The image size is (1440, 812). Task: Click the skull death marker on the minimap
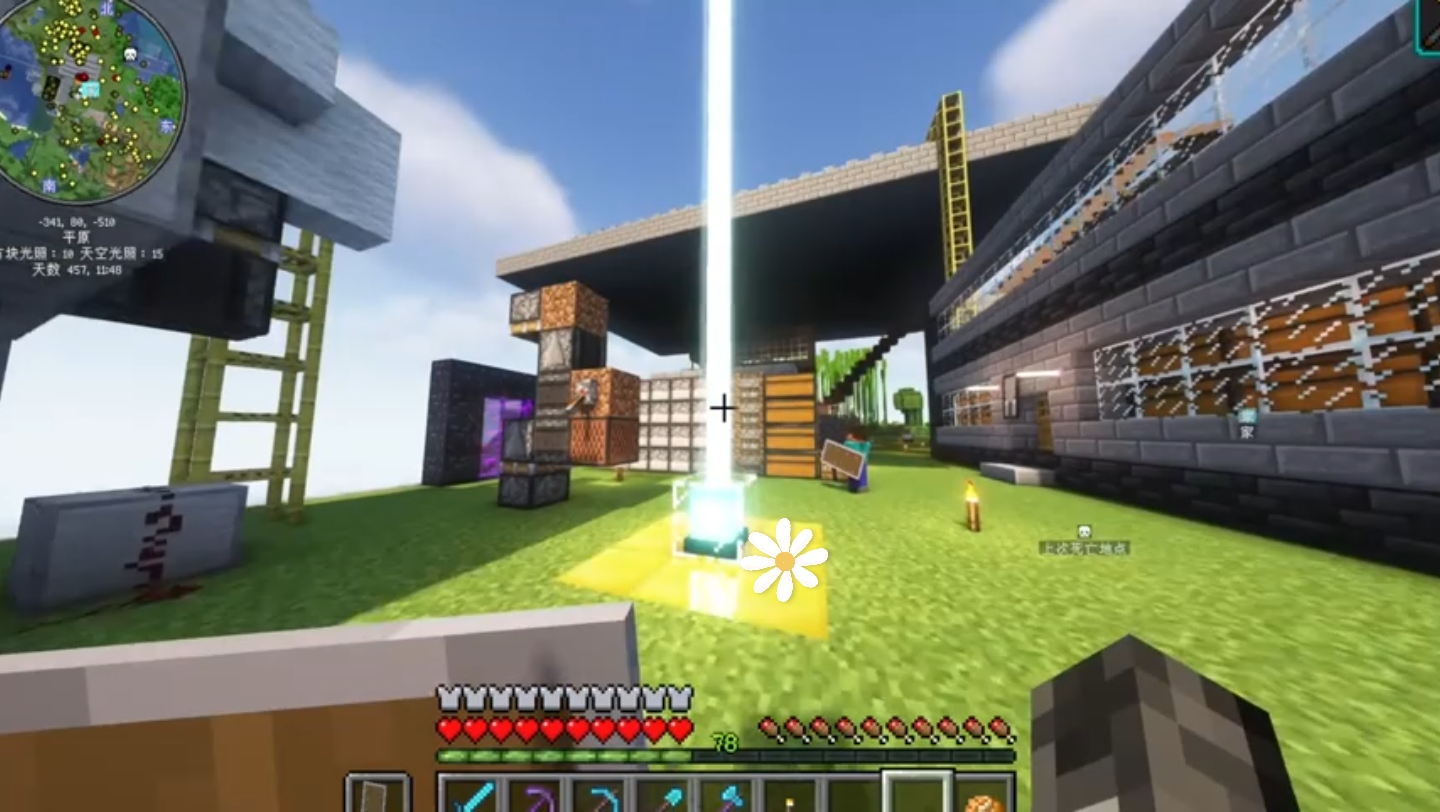(129, 53)
